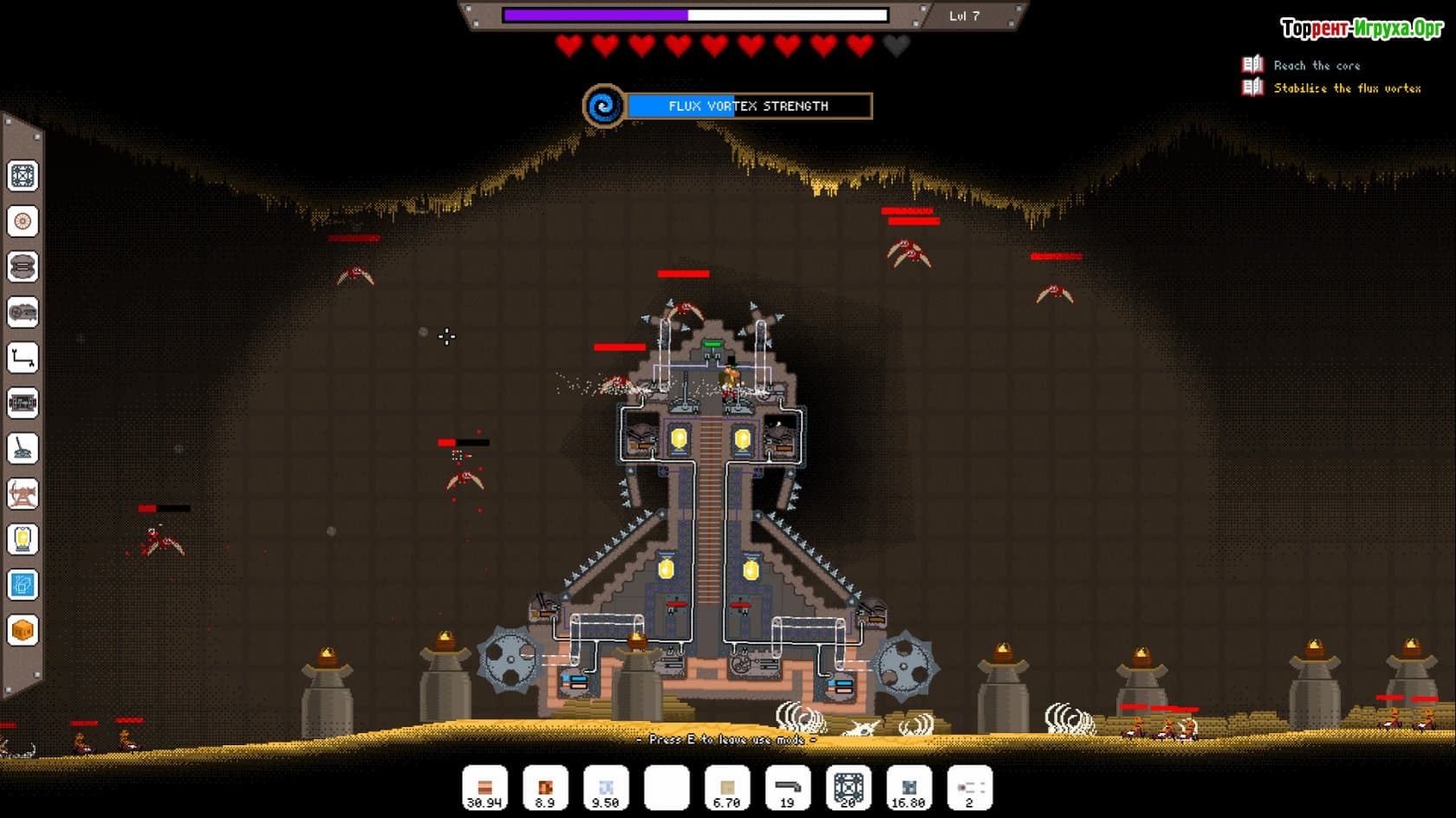Select the frame block hotbar slot
This screenshot has width=1456, height=818.
[848, 788]
